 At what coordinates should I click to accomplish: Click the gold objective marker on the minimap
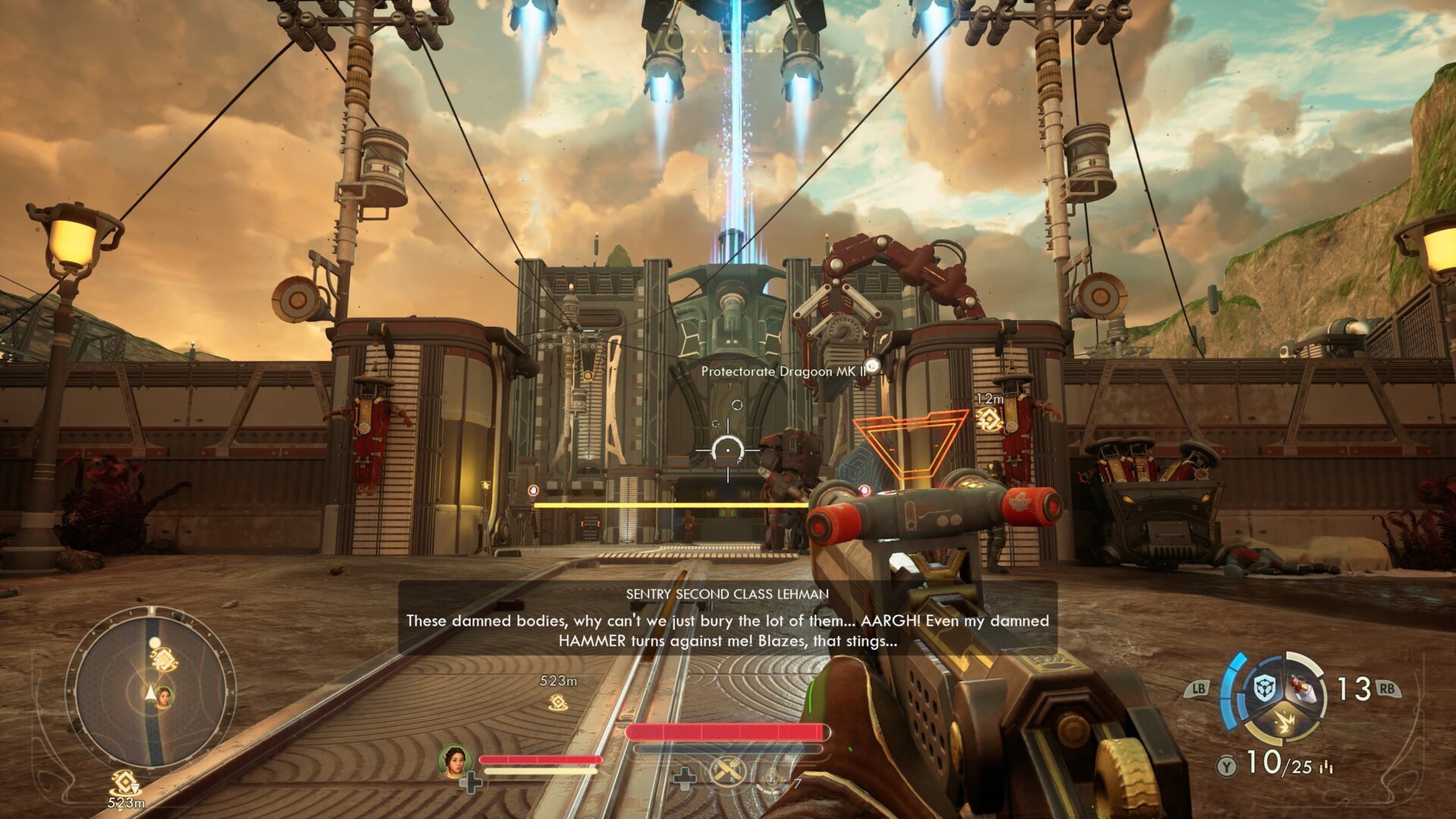click(165, 660)
